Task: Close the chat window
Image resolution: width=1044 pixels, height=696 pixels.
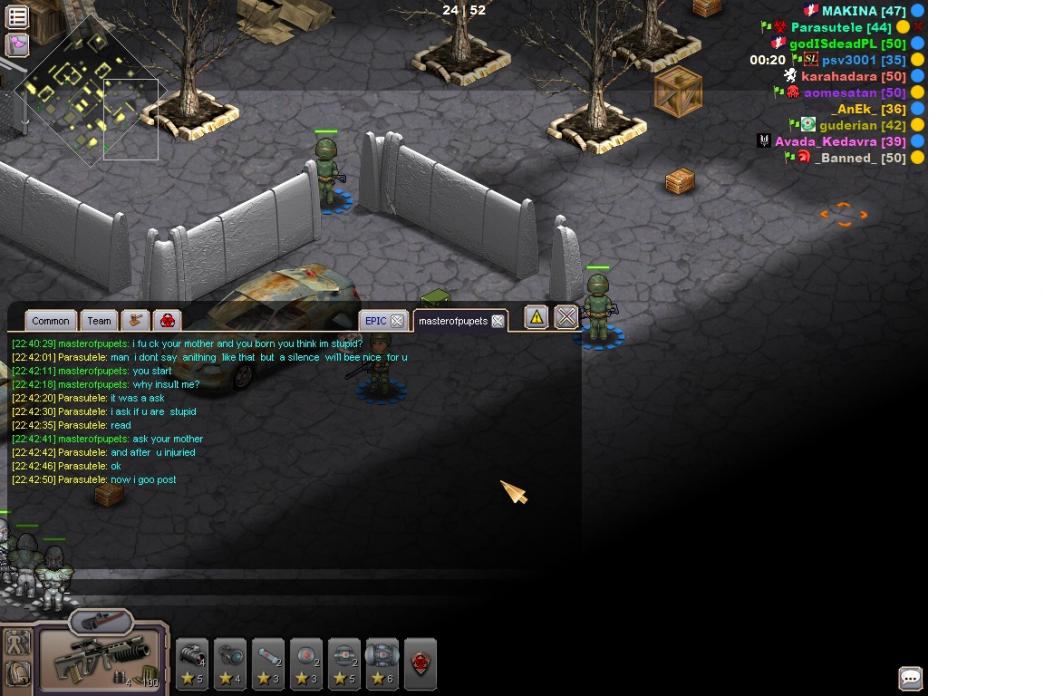Action: point(566,318)
